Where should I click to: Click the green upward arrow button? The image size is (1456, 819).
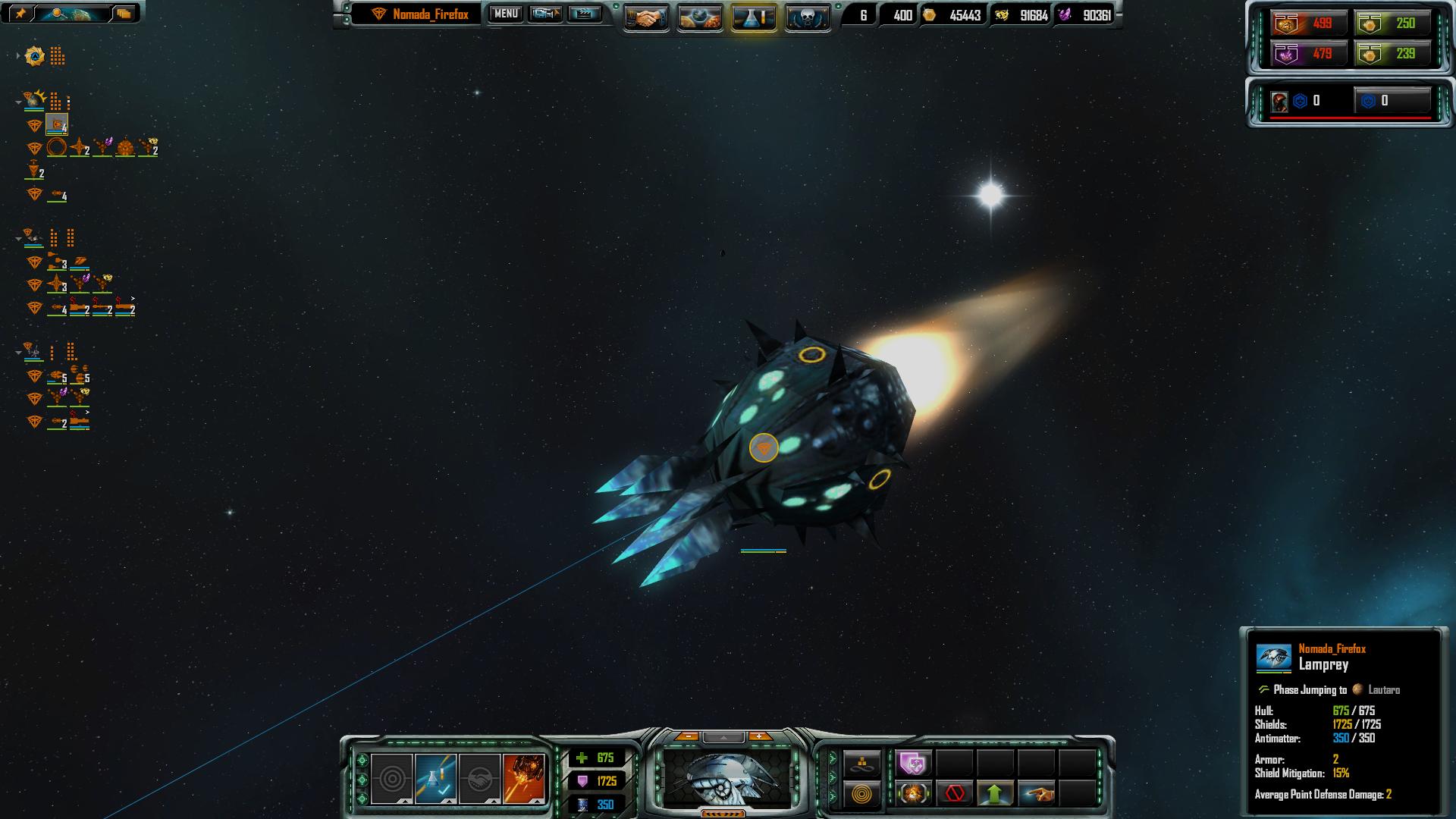(995, 794)
